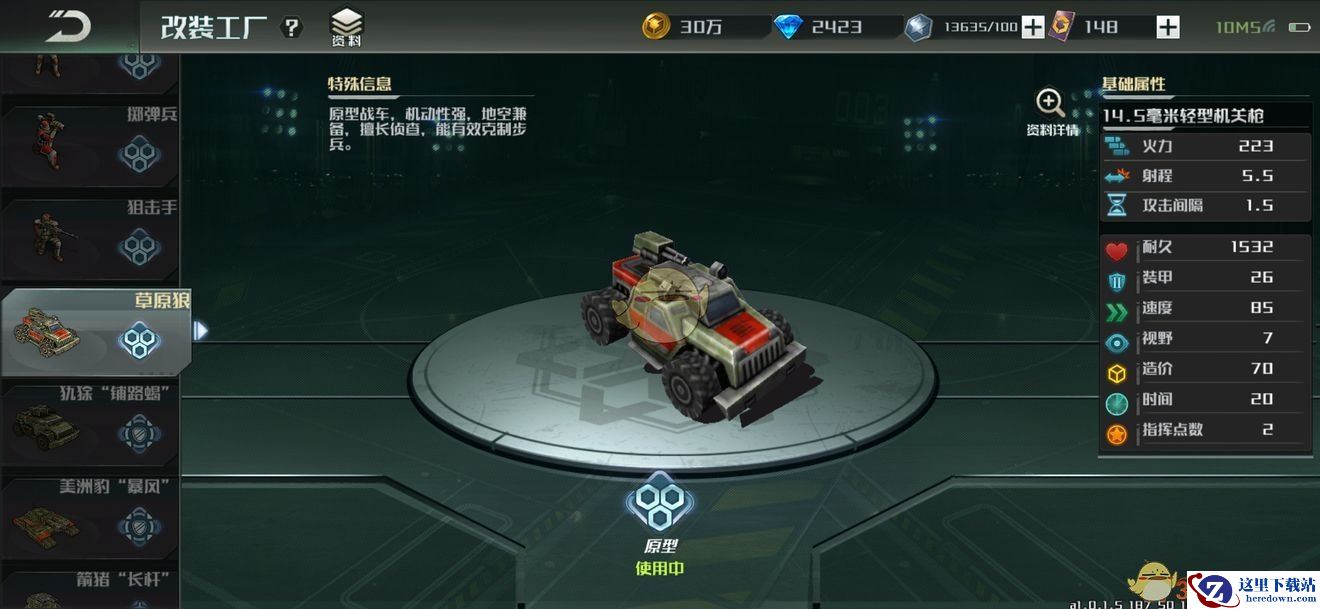The image size is (1320, 609).
Task: Open the question mark help button
Action: tap(291, 27)
